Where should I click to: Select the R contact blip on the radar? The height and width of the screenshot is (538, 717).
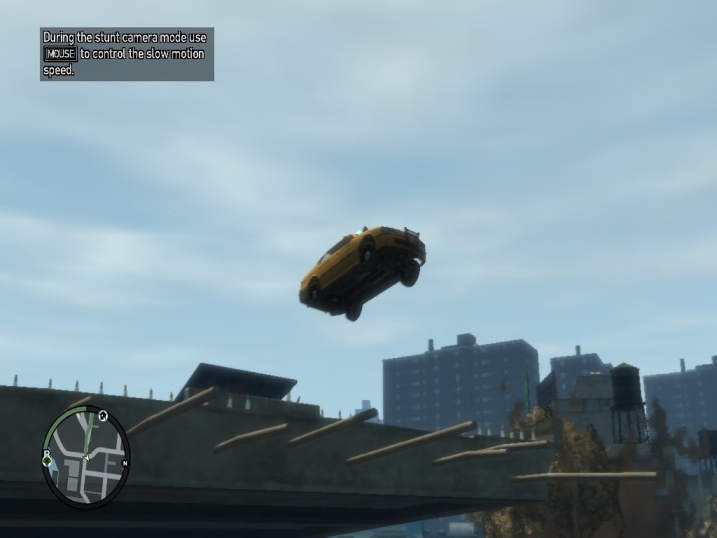47,454
